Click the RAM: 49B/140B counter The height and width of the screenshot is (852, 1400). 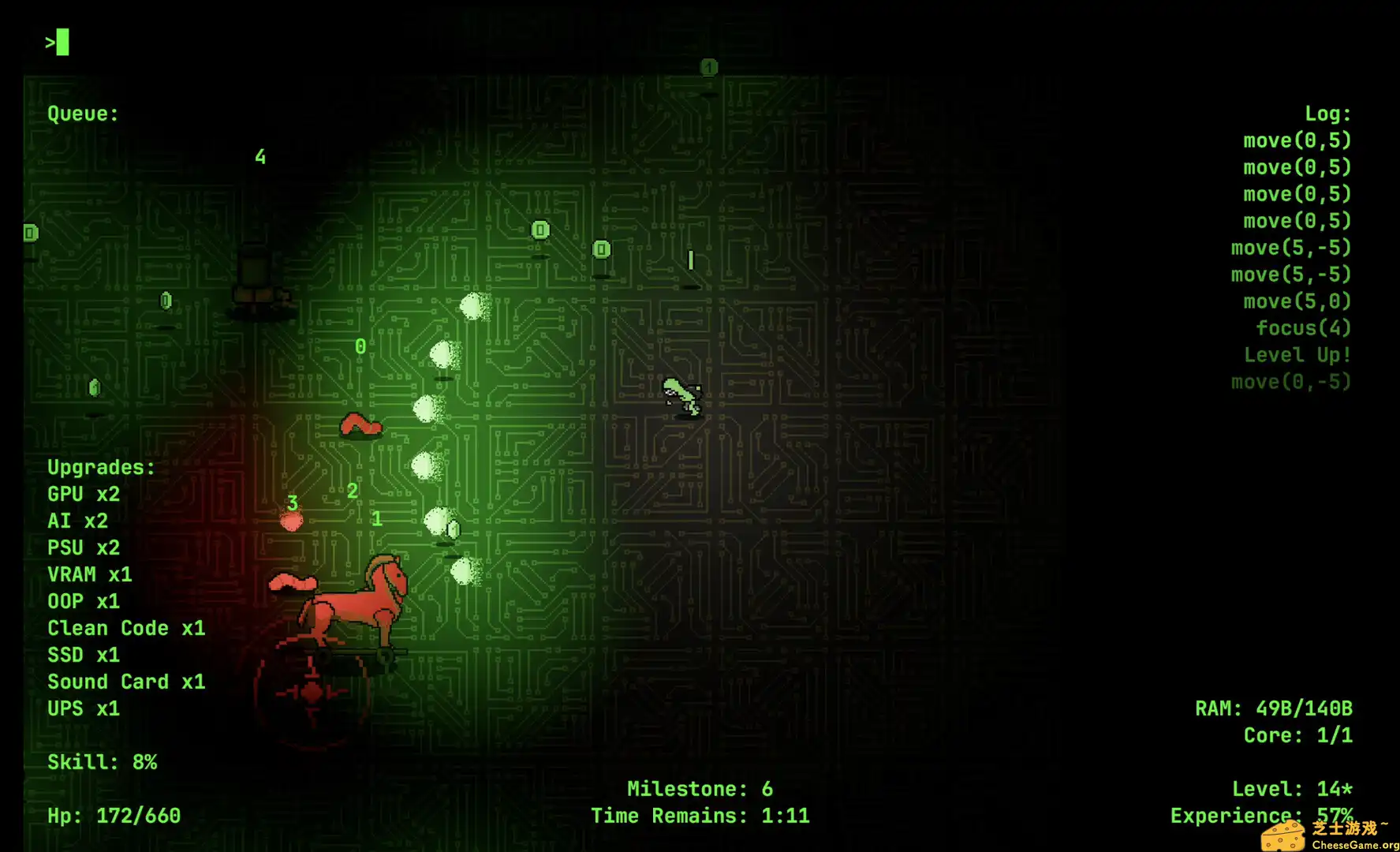(1274, 708)
